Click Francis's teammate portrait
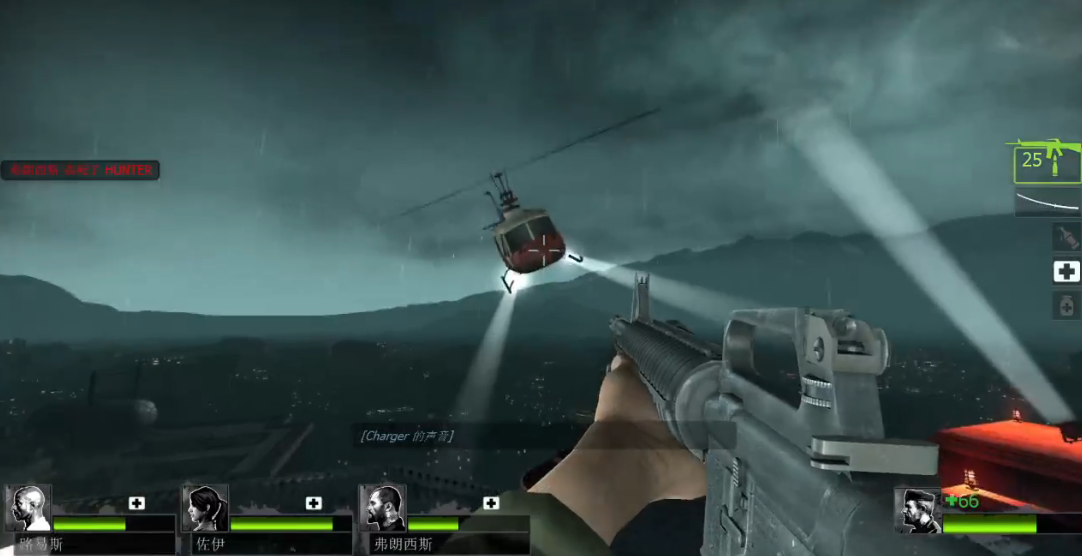This screenshot has height=556, width=1082. click(x=382, y=508)
